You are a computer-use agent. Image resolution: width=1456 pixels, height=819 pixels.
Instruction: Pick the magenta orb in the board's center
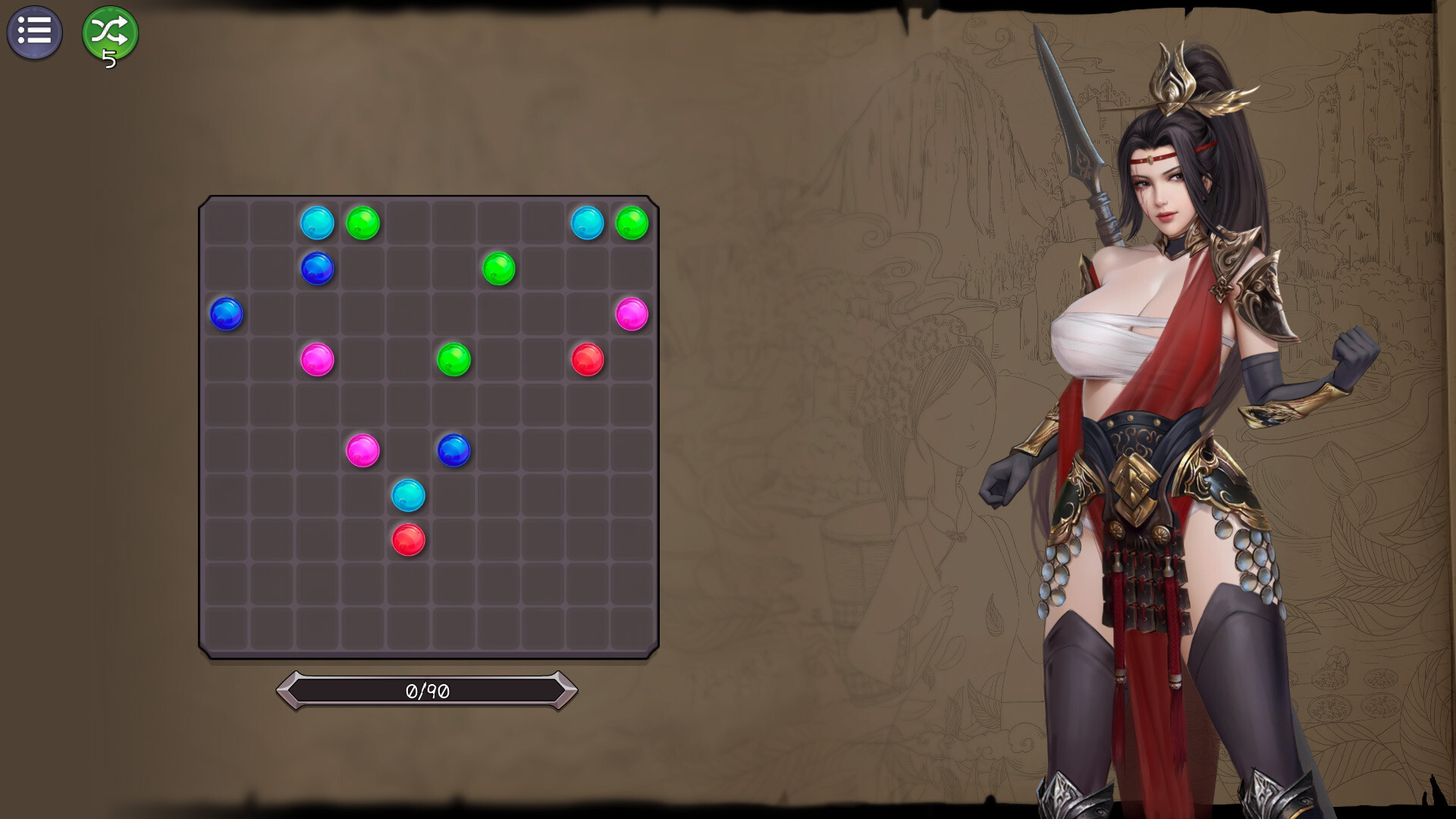tap(363, 448)
